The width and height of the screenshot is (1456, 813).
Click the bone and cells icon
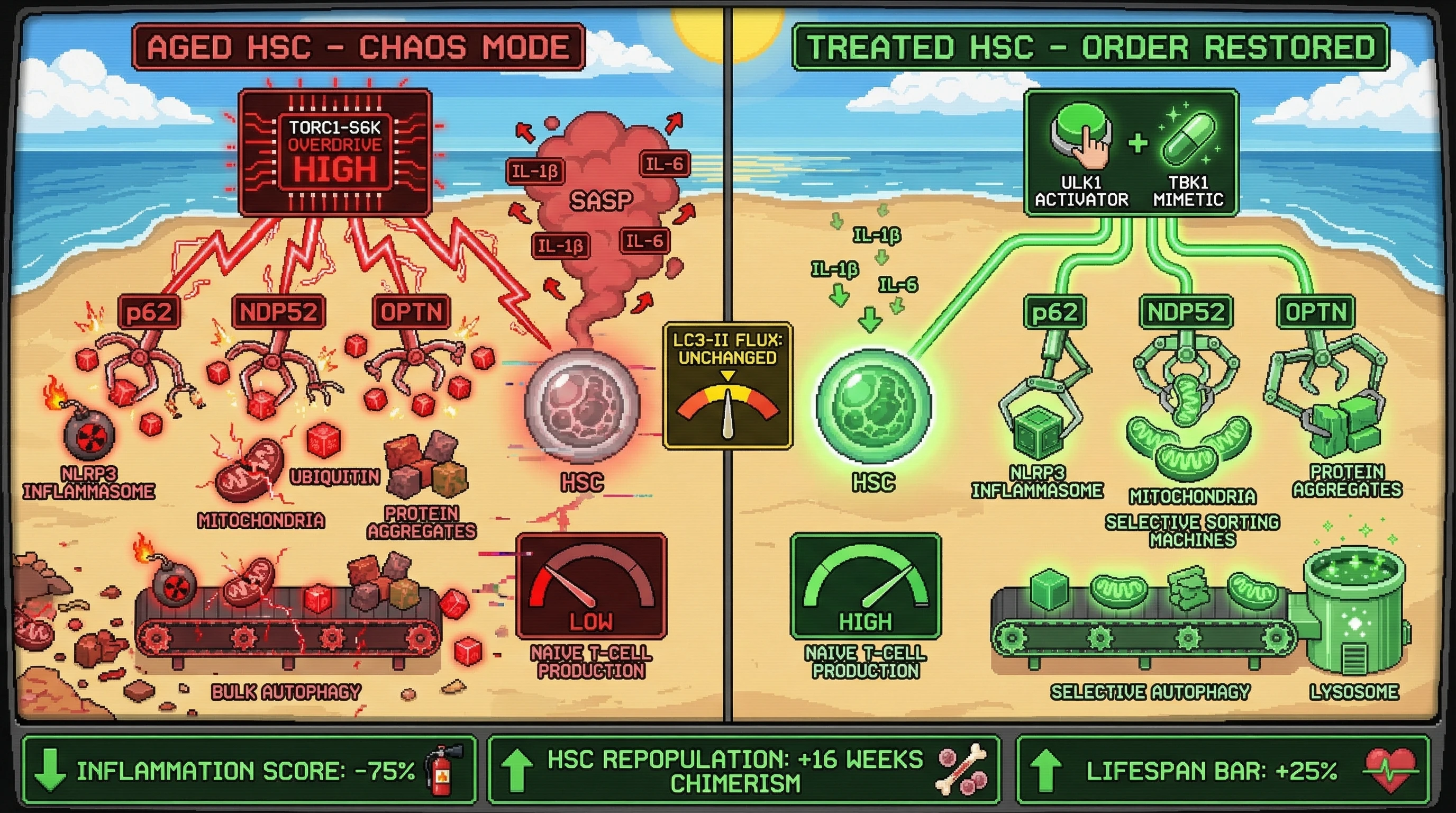(962, 770)
